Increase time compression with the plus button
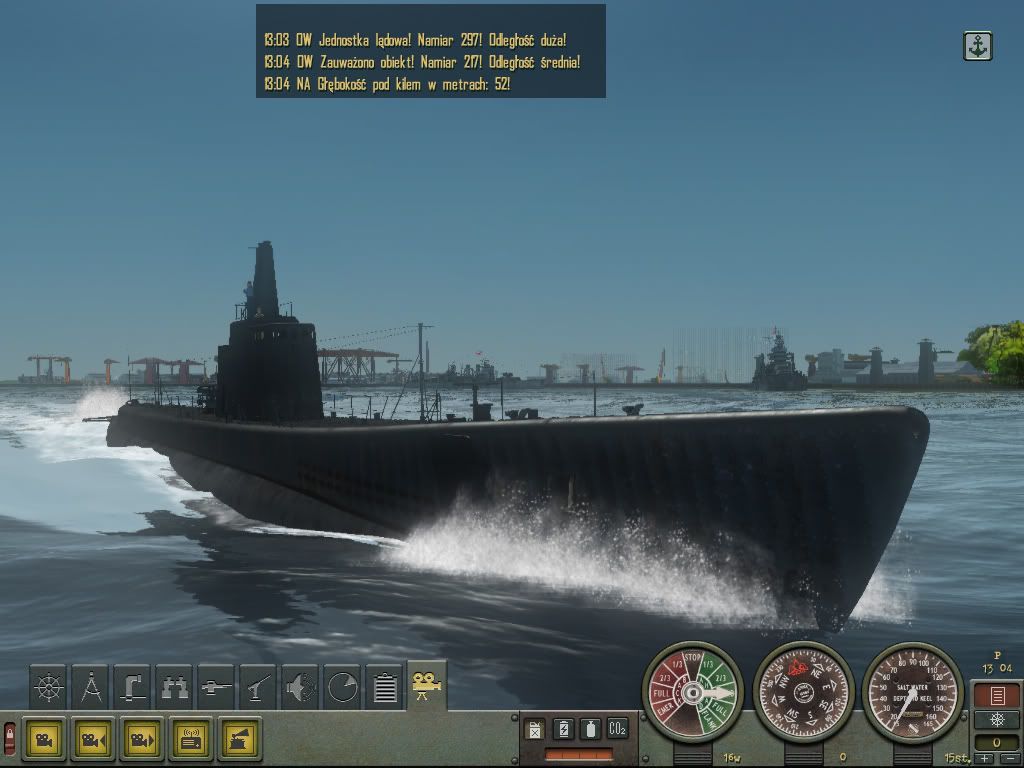The height and width of the screenshot is (768, 1024). [985, 760]
